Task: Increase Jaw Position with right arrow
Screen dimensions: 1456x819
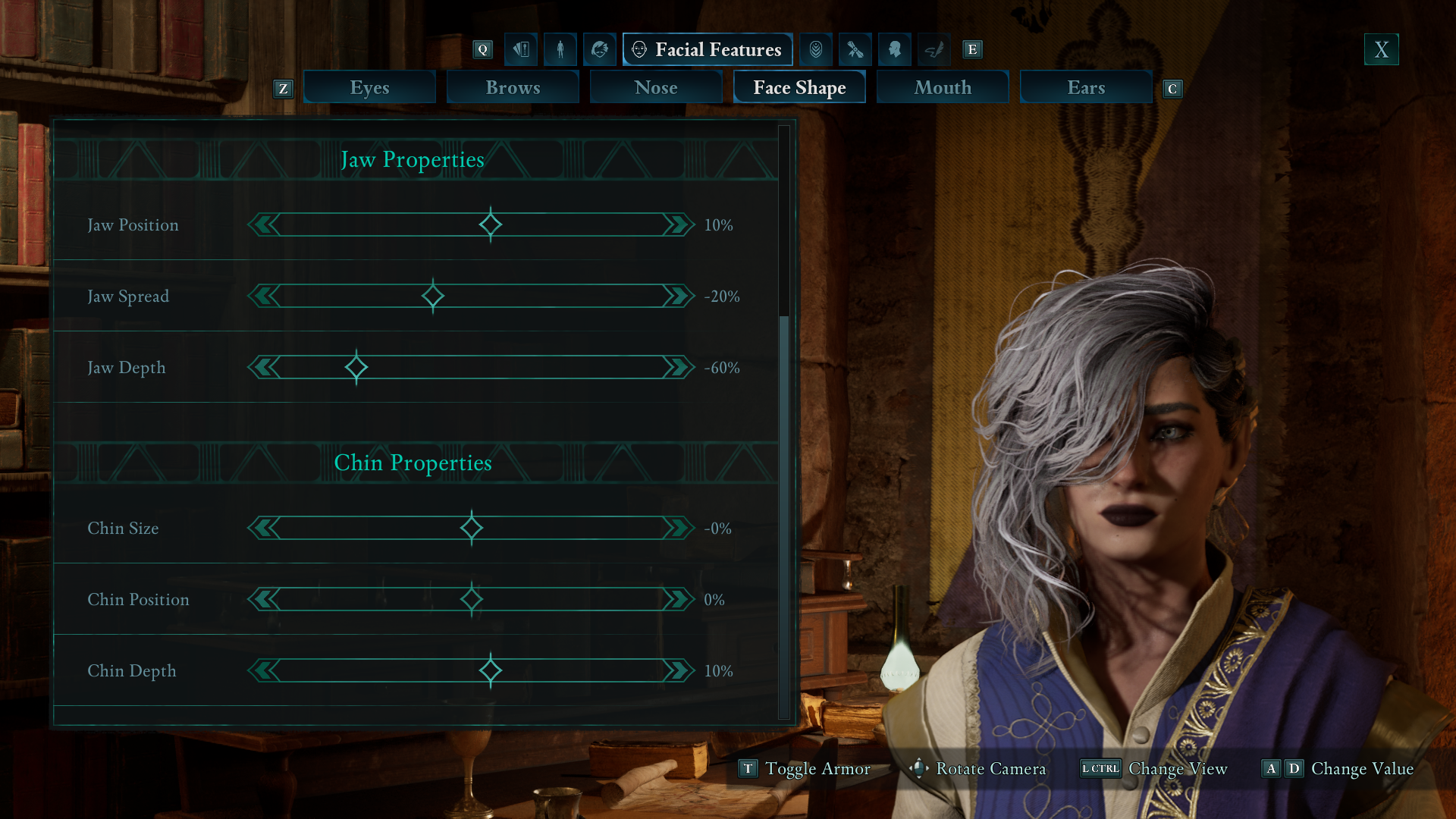Action: click(678, 224)
